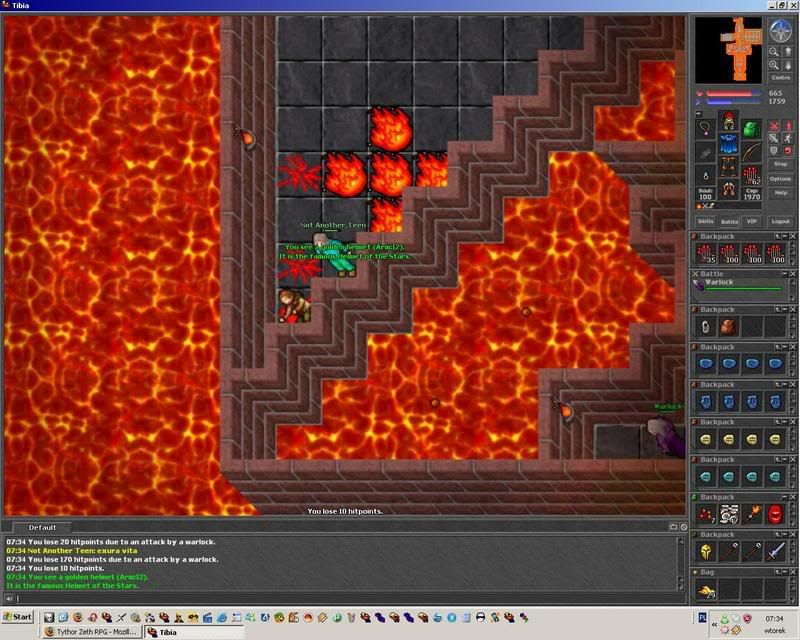Log out with the Logout button
Screen dimensions: 800x640
(x=781, y=221)
